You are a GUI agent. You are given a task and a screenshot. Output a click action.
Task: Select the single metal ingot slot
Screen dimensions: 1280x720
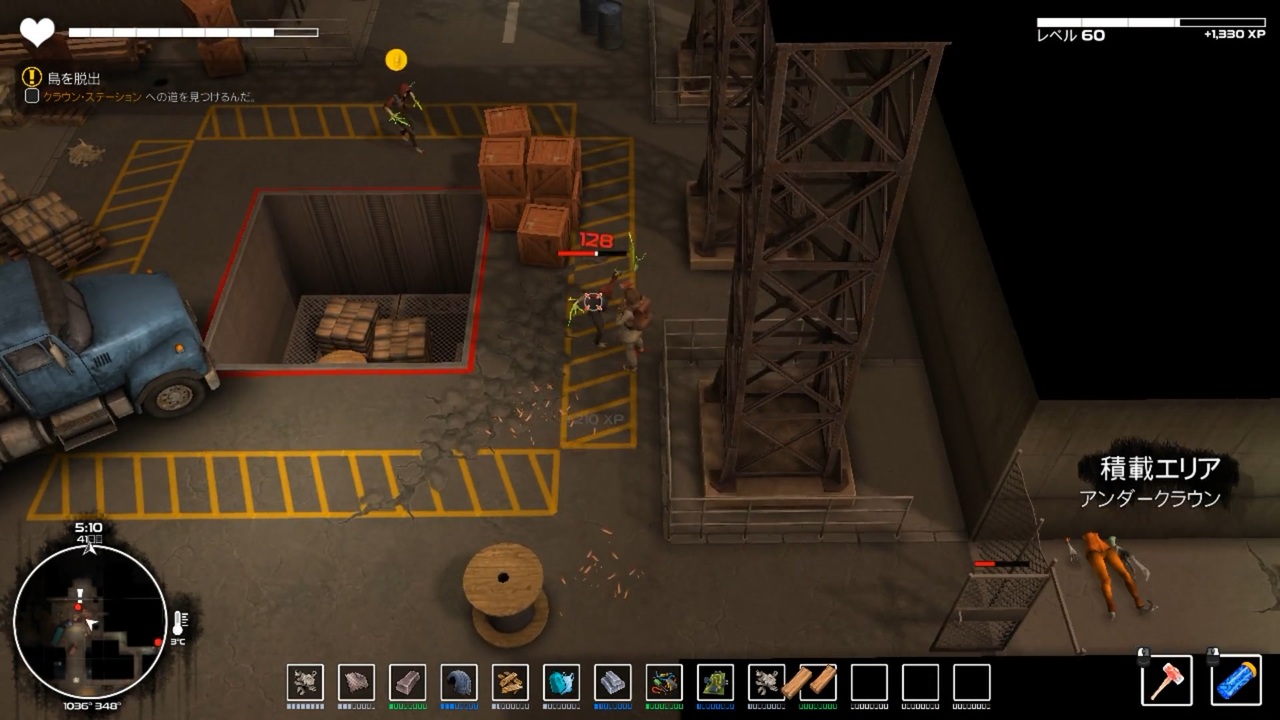(x=407, y=682)
